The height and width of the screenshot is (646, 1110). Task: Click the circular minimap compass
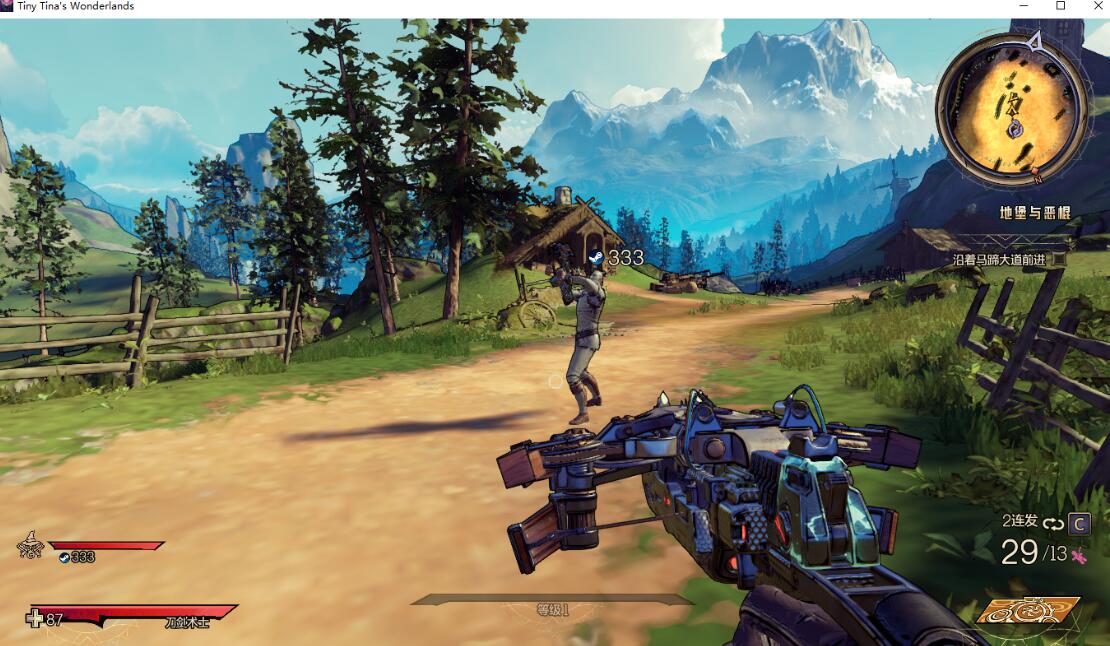tap(1012, 110)
